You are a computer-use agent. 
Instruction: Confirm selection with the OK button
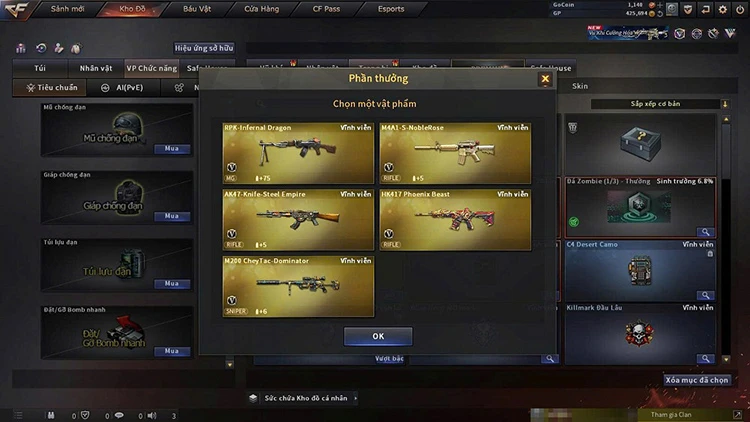tap(378, 336)
